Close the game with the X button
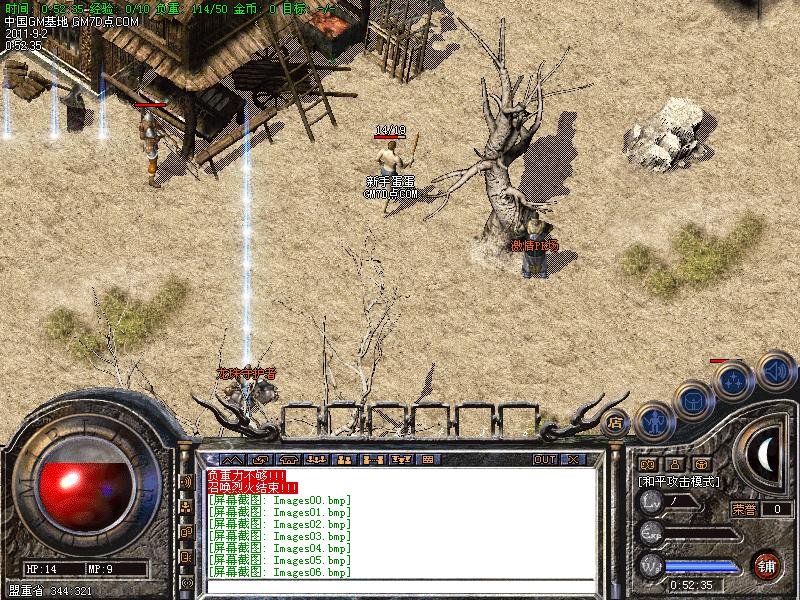This screenshot has width=800, height=600. click(573, 459)
